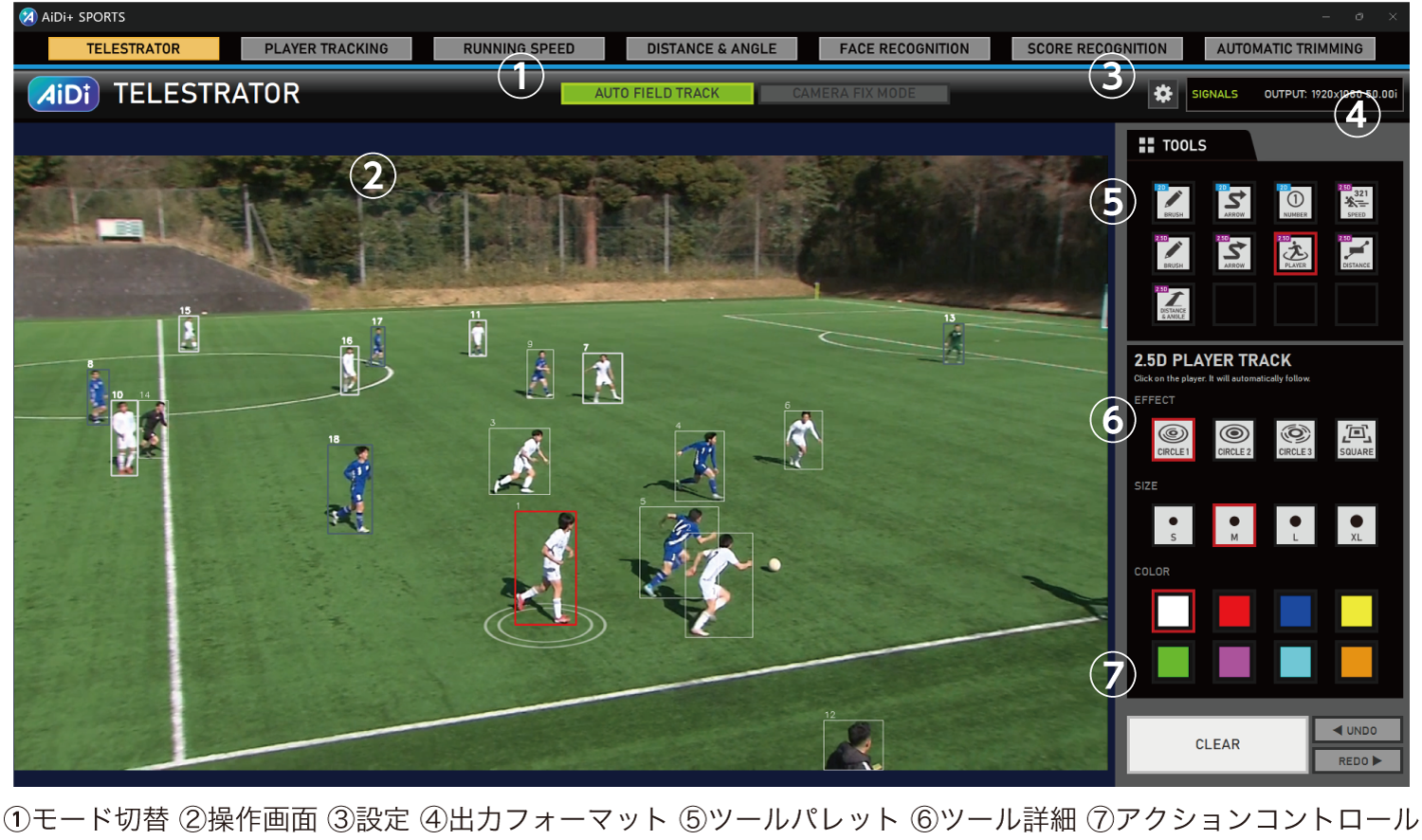Toggle Auto Field Track off
Screen dimensions: 1422x840
pos(657,93)
